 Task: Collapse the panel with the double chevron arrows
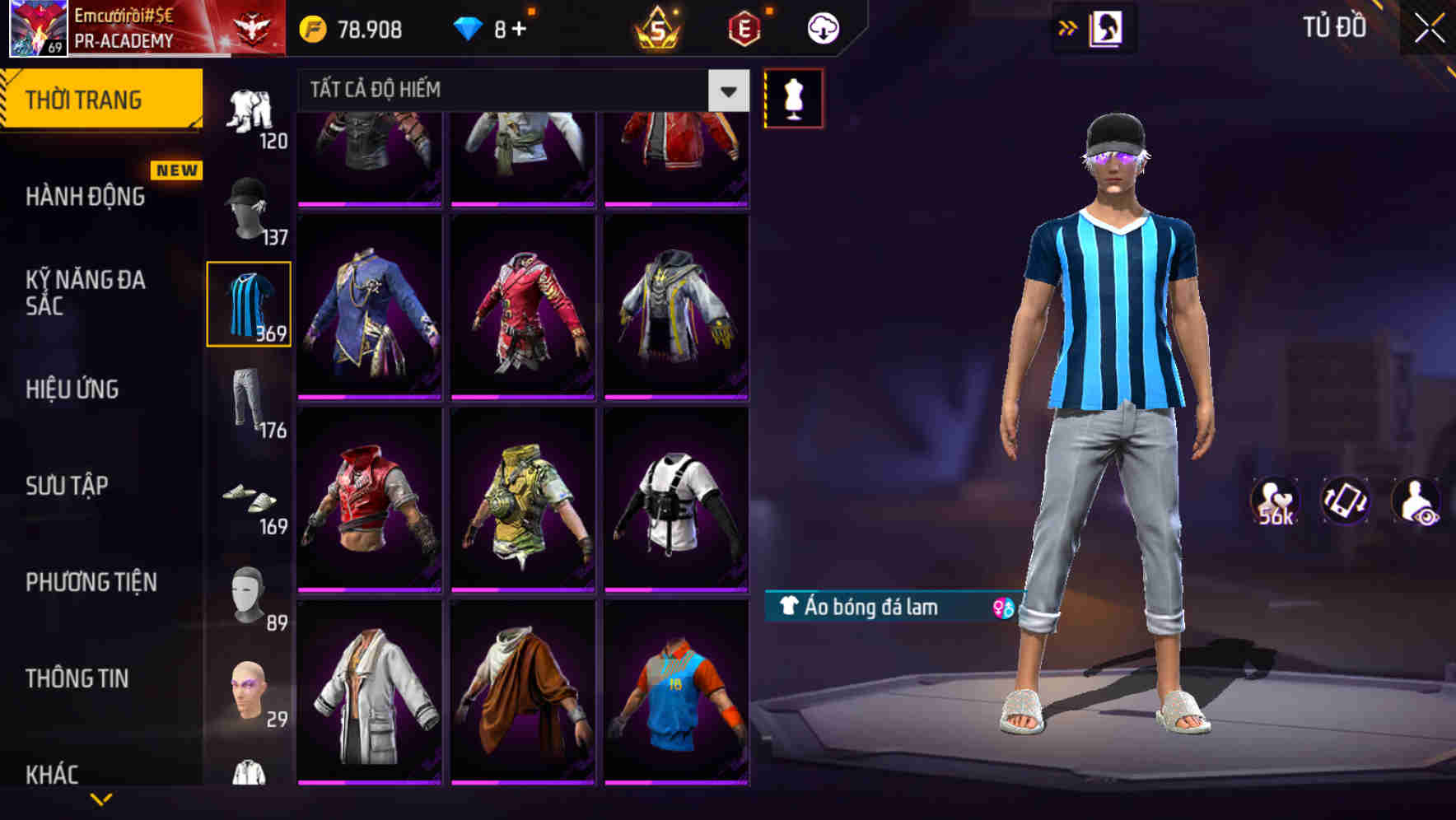coord(1068,26)
